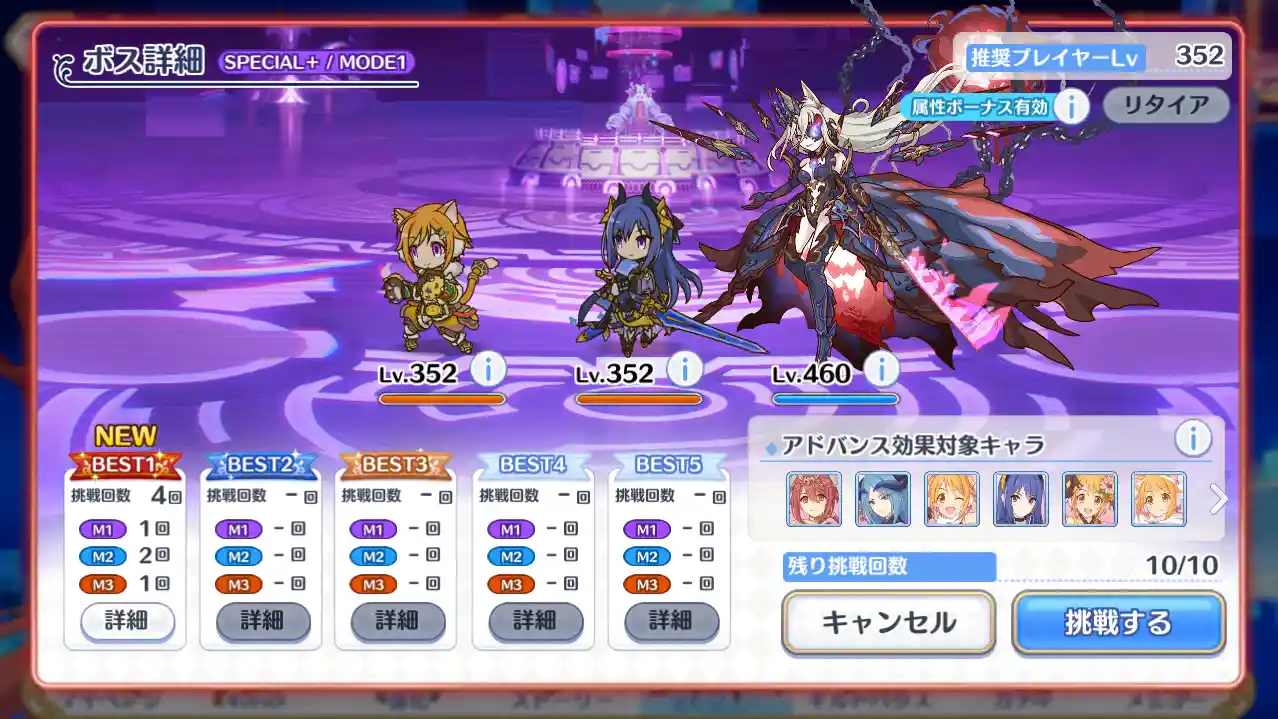Screen dimensions: 1278x719
Task: Select the teal-haired character portrait
Action: click(x=883, y=499)
